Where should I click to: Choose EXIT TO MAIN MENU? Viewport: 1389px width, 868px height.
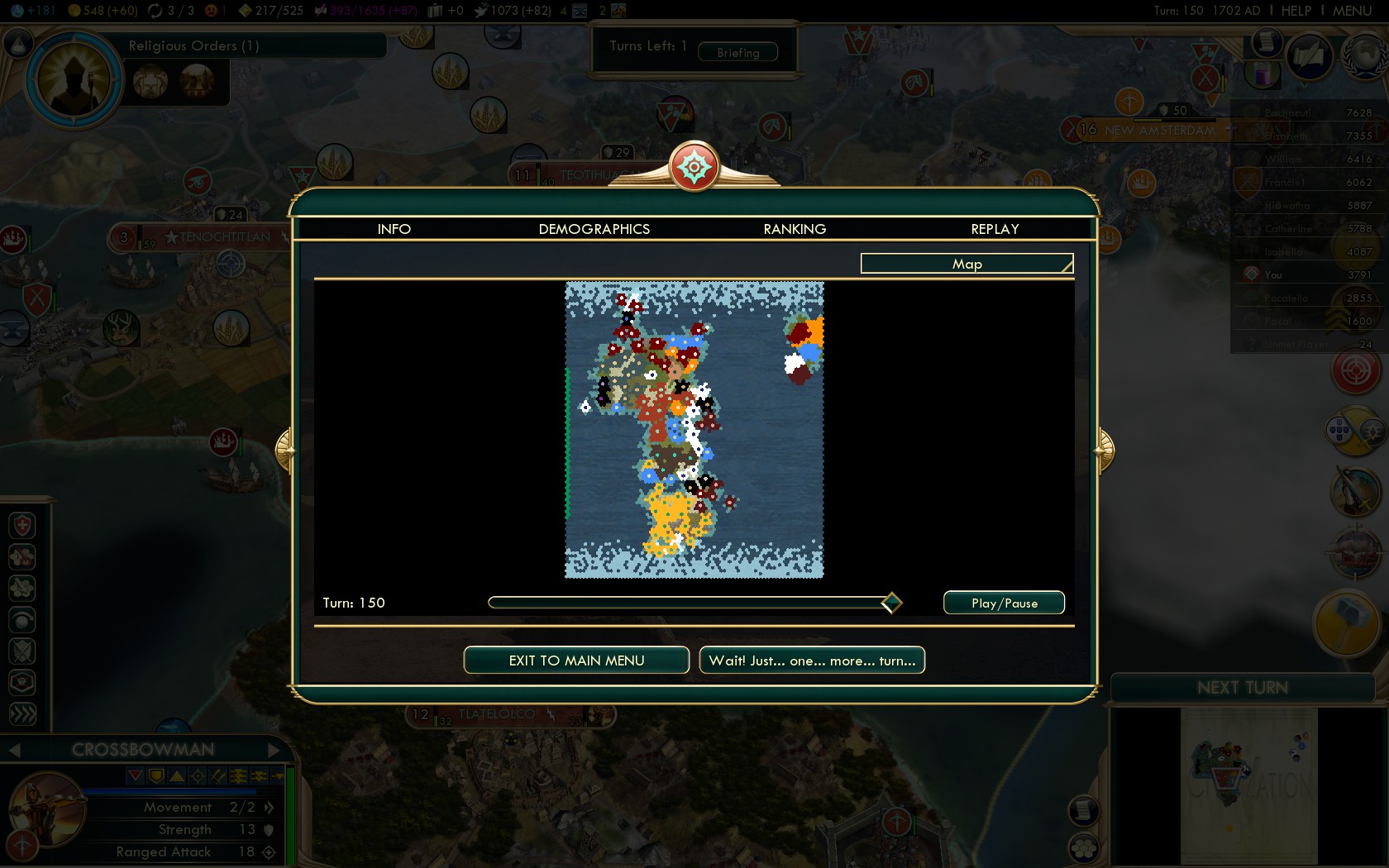pos(576,661)
